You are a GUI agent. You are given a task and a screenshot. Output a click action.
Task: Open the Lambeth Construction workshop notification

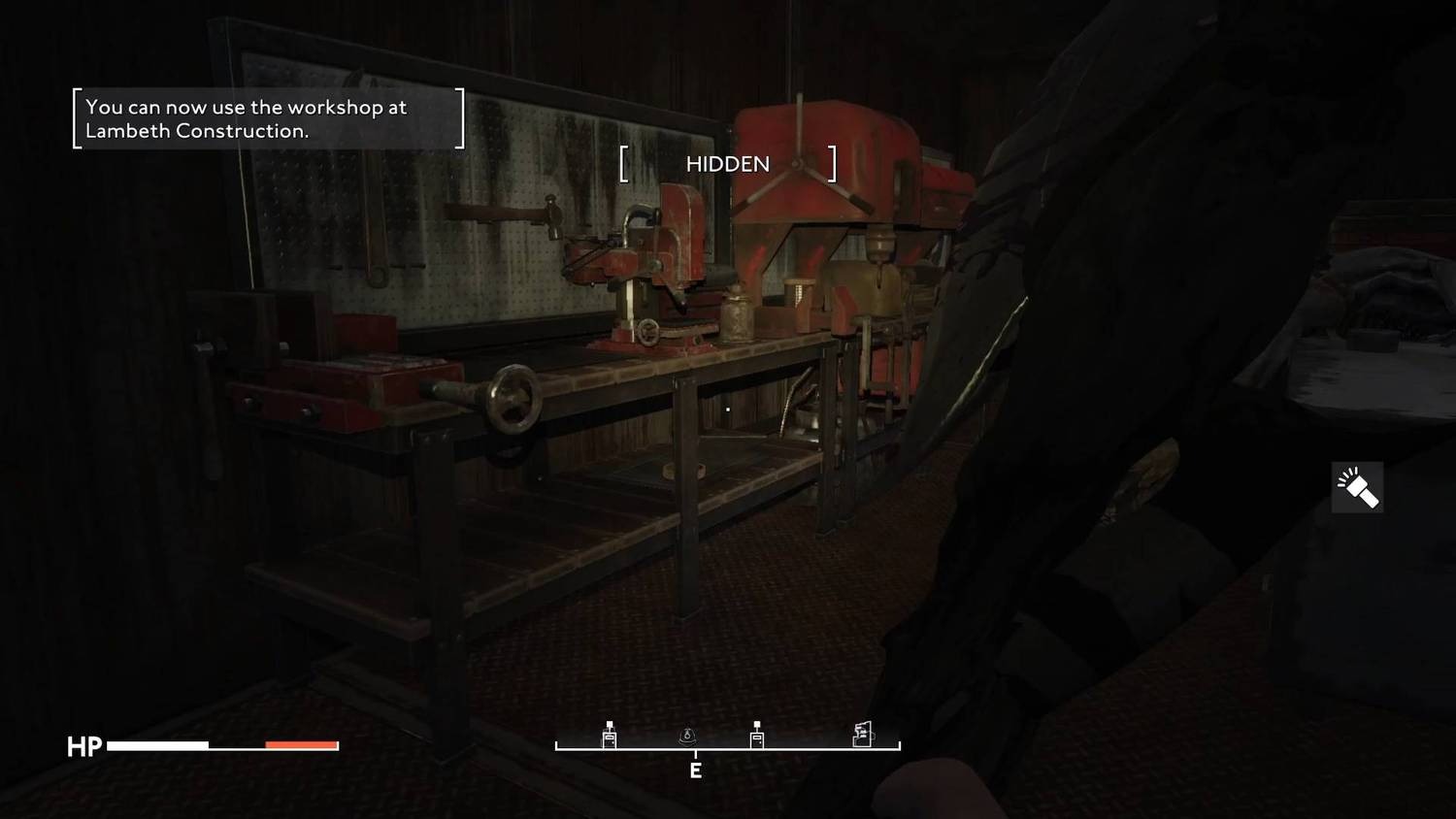(x=267, y=118)
